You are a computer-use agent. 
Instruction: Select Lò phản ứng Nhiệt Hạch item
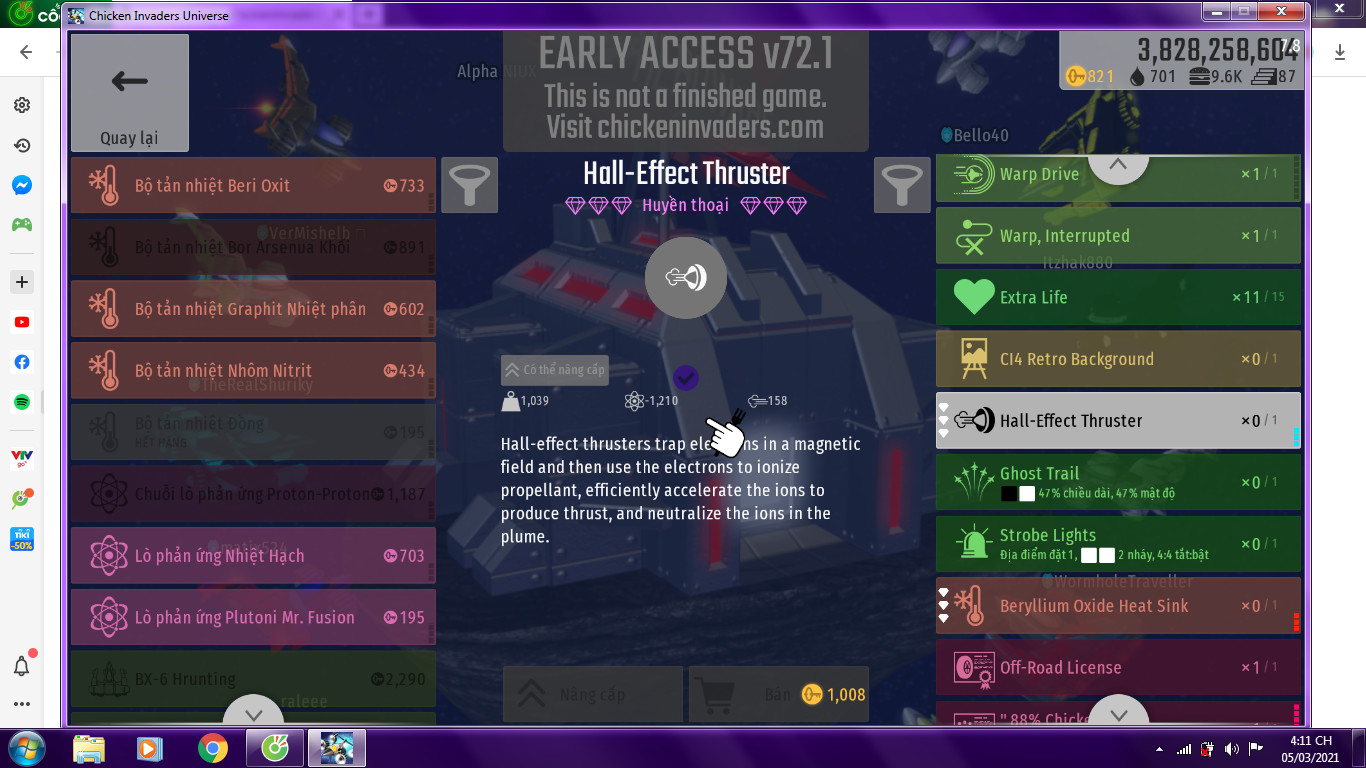253,556
